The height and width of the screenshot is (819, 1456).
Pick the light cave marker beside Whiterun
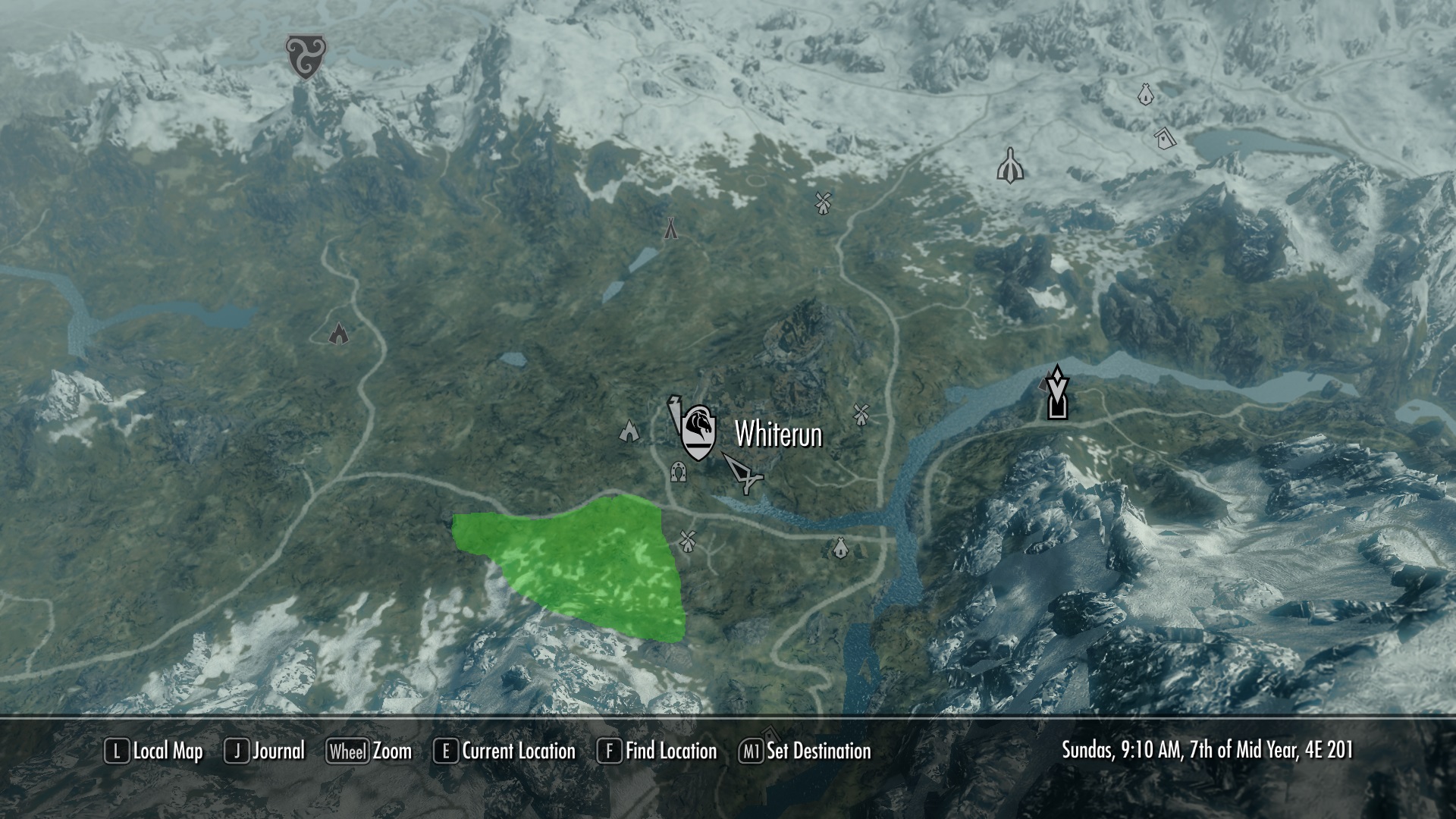point(629,431)
